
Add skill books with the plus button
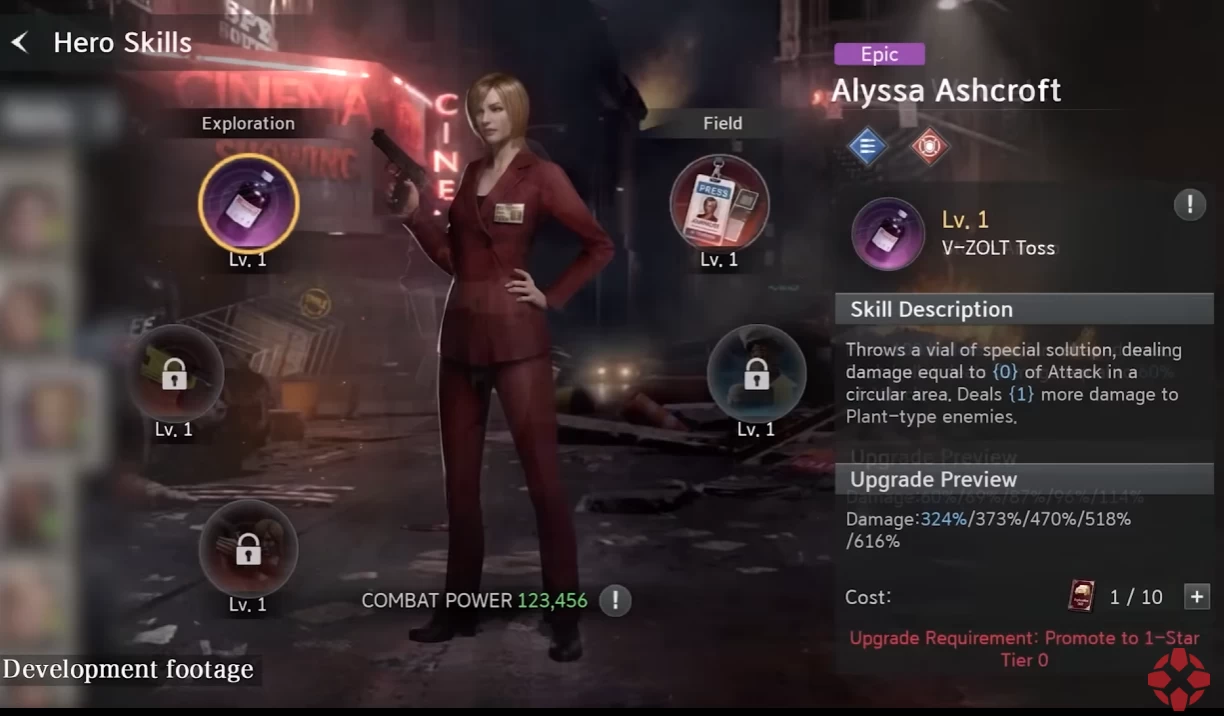(x=1196, y=597)
